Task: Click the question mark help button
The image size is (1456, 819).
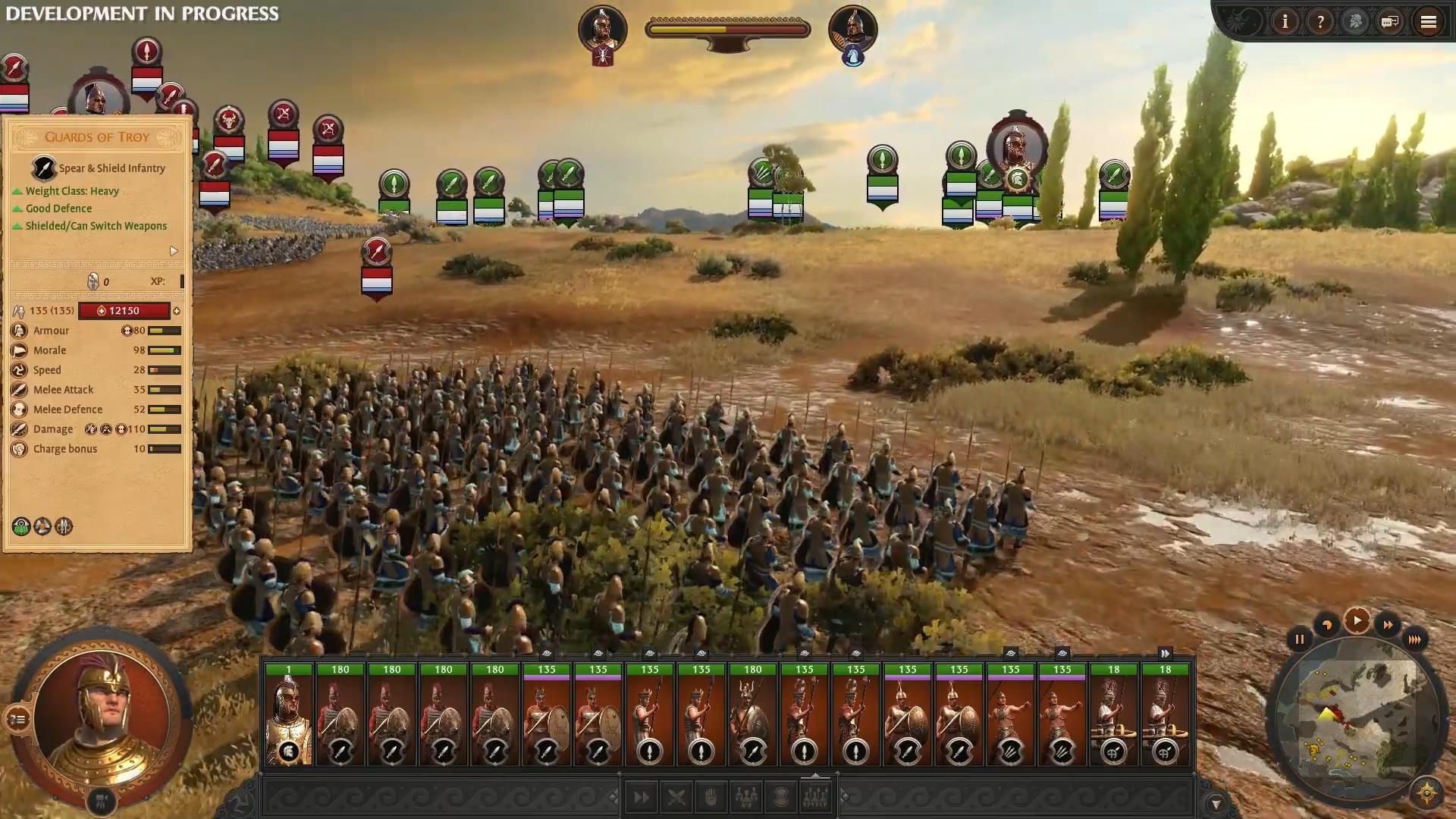Action: point(1320,22)
